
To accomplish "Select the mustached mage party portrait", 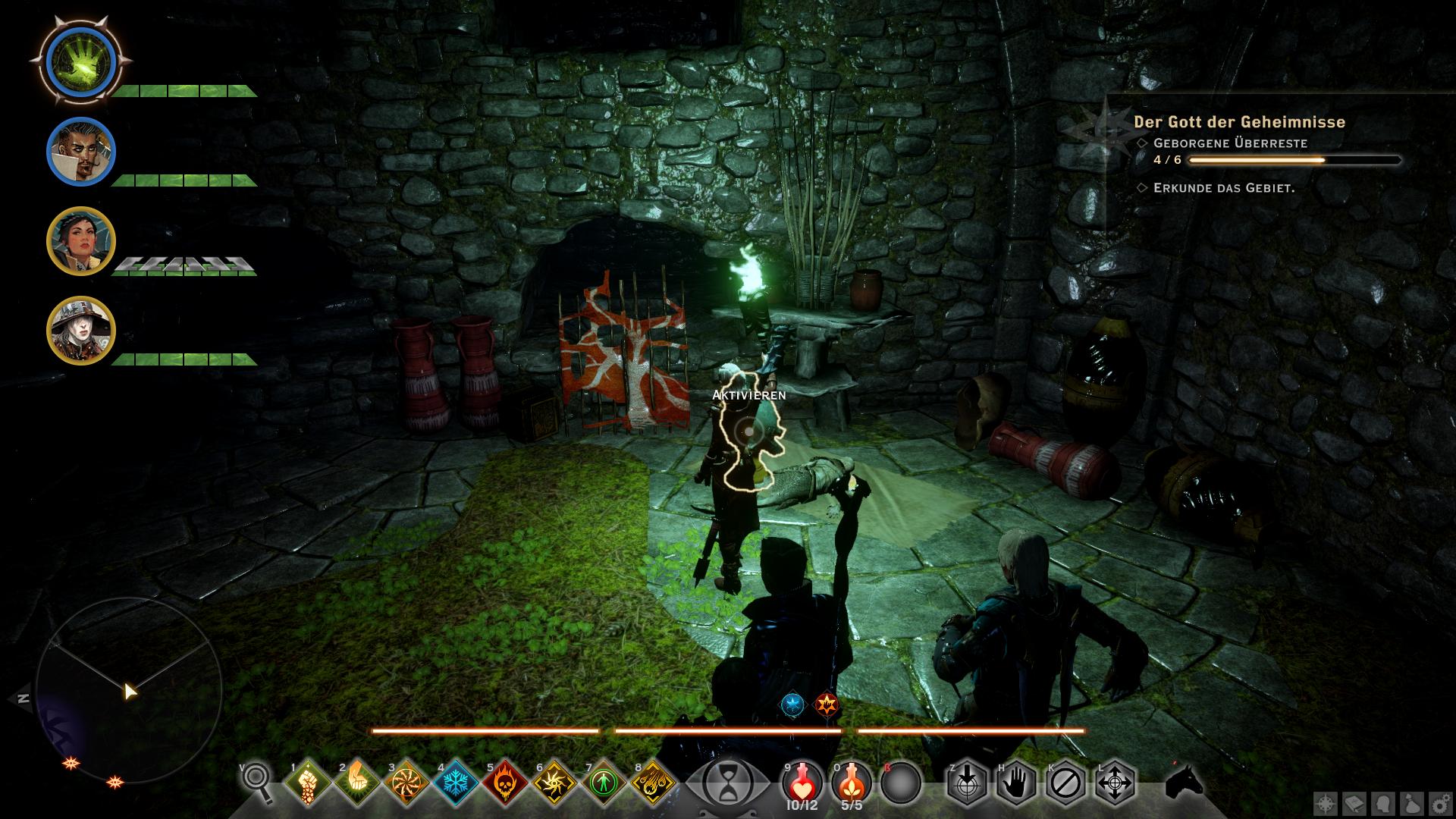I will tap(81, 152).
